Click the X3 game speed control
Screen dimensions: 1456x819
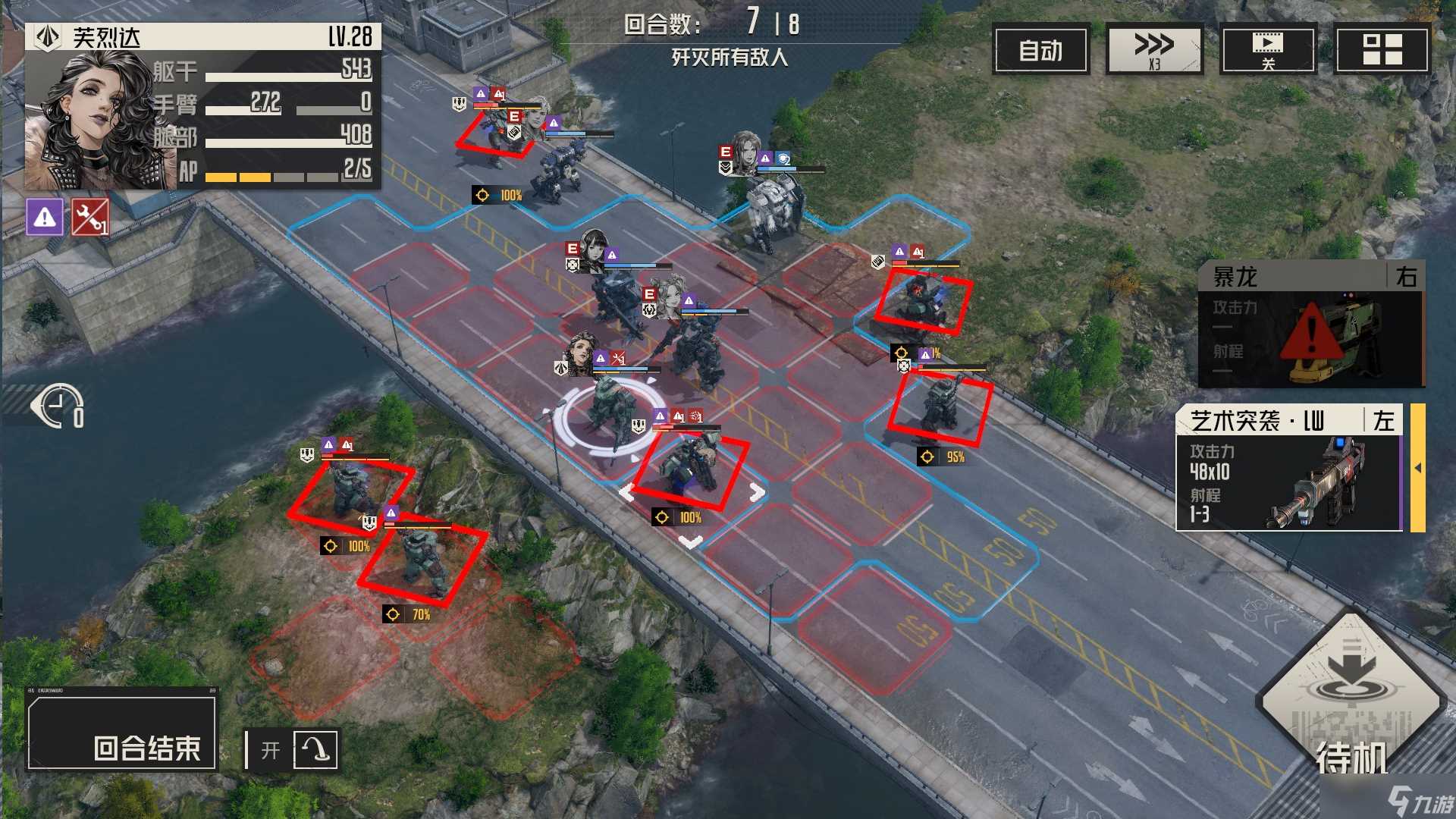[1154, 48]
